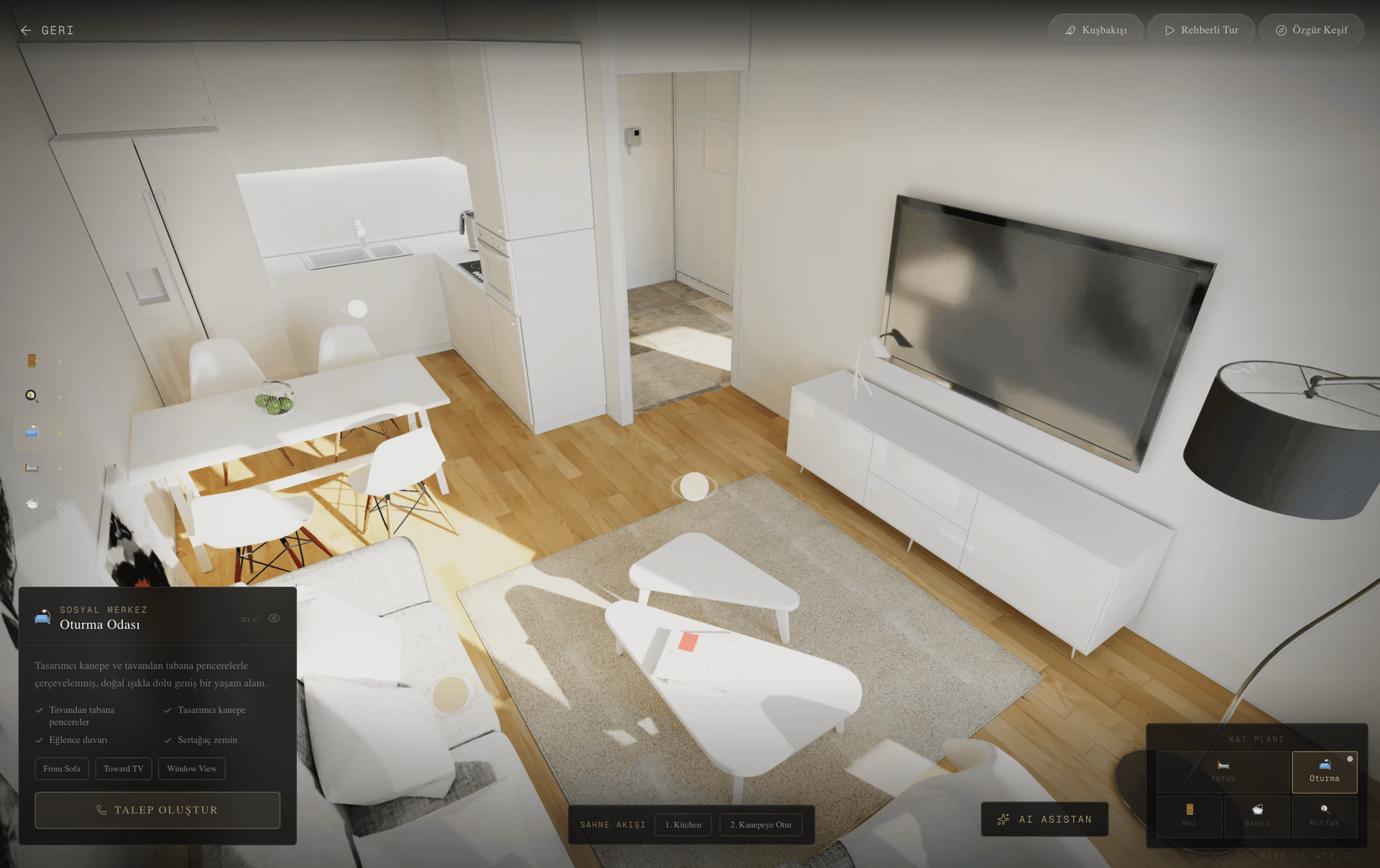This screenshot has height=868, width=1380.
Task: Select the bathtub Banyo icon in left sidebar
Action: click(32, 503)
